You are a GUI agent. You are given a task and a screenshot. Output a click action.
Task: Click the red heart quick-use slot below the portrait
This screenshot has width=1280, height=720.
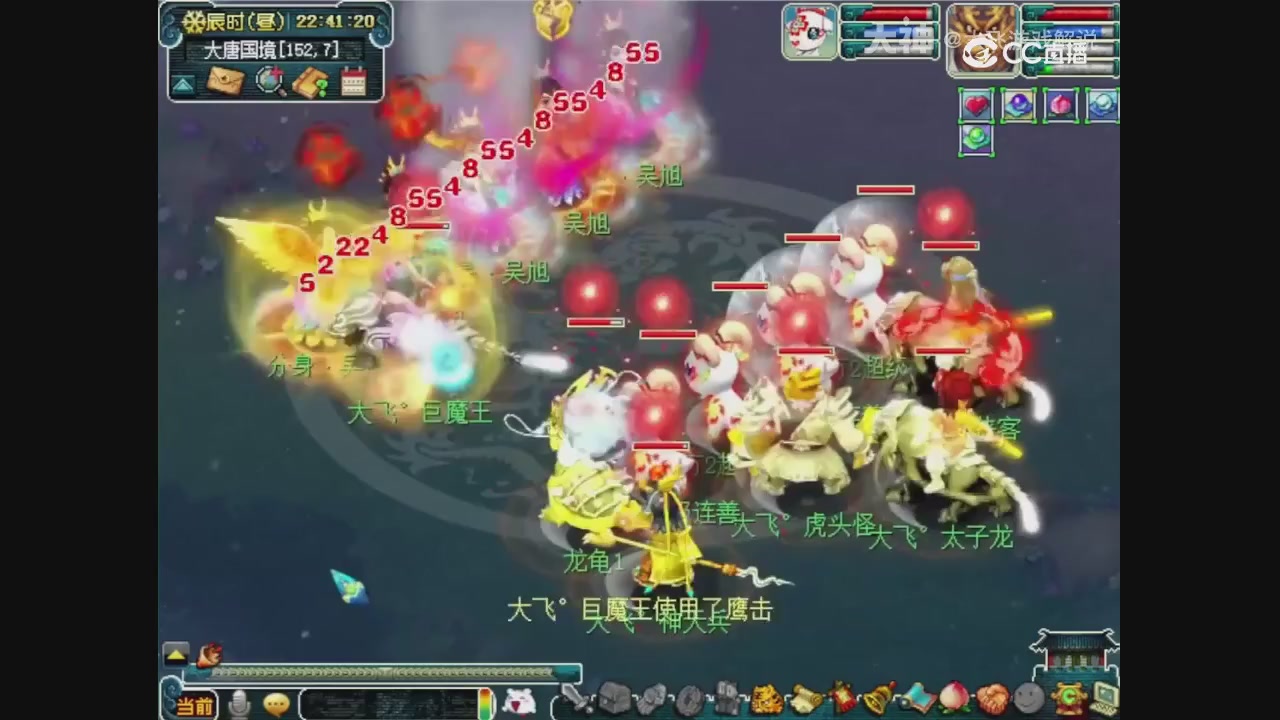977,105
